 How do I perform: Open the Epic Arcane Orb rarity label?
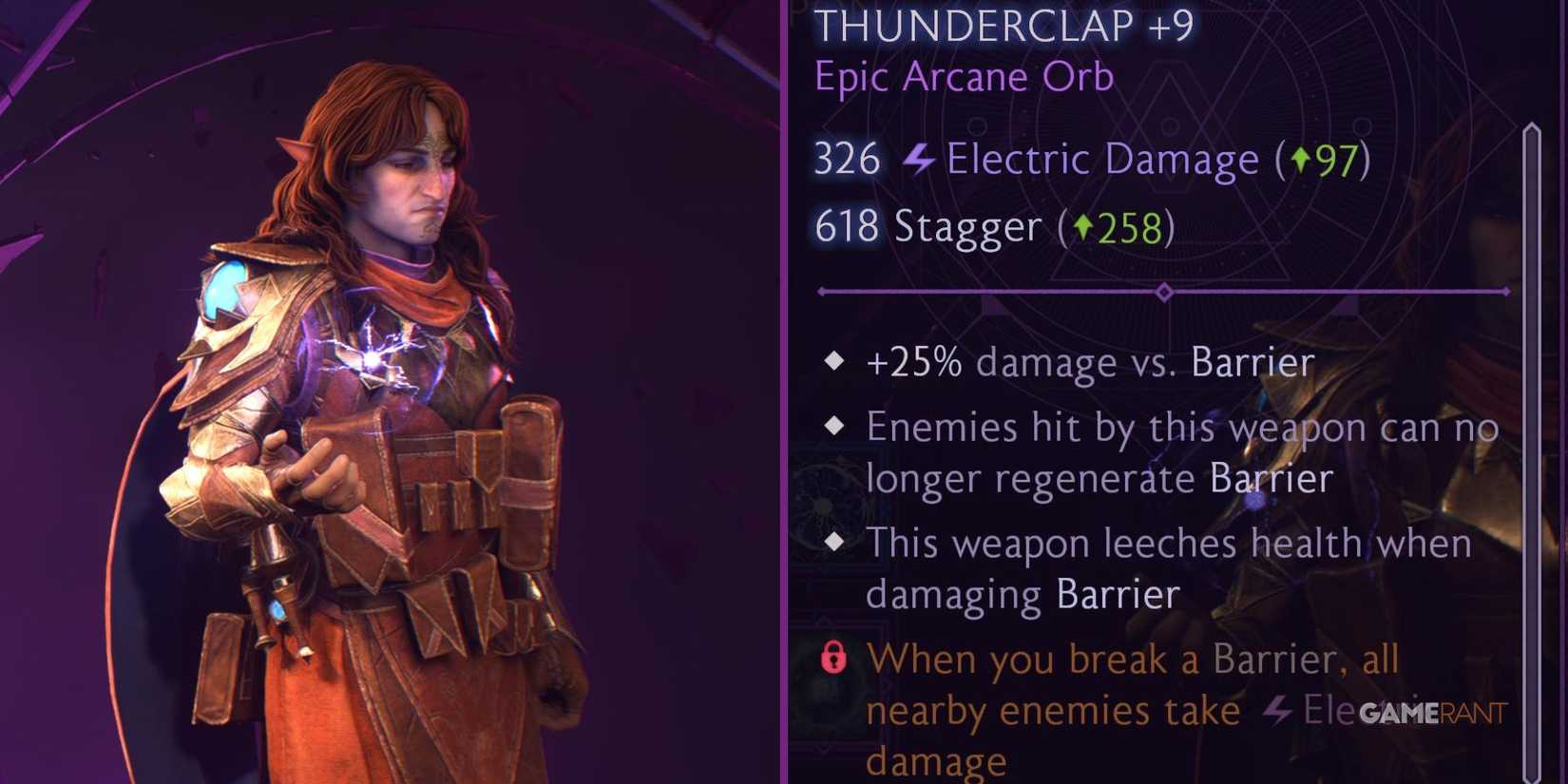pyautogui.click(x=963, y=78)
